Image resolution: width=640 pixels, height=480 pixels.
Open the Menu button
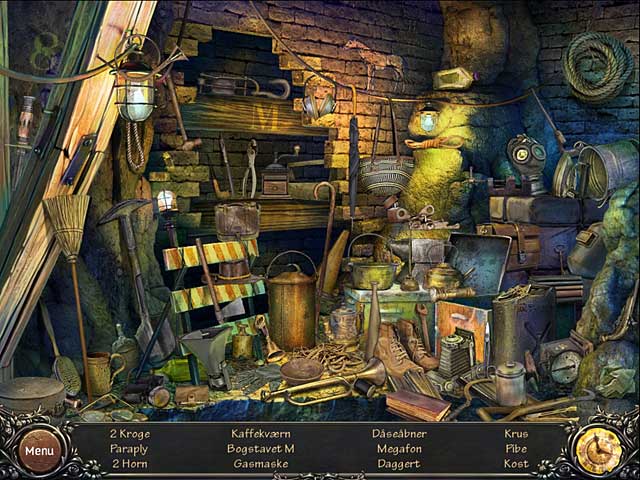click(x=40, y=450)
